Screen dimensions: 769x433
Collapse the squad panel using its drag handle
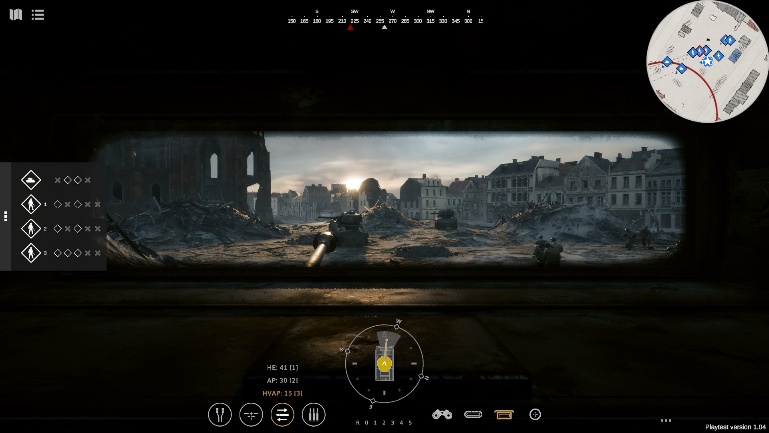pyautogui.click(x=6, y=216)
